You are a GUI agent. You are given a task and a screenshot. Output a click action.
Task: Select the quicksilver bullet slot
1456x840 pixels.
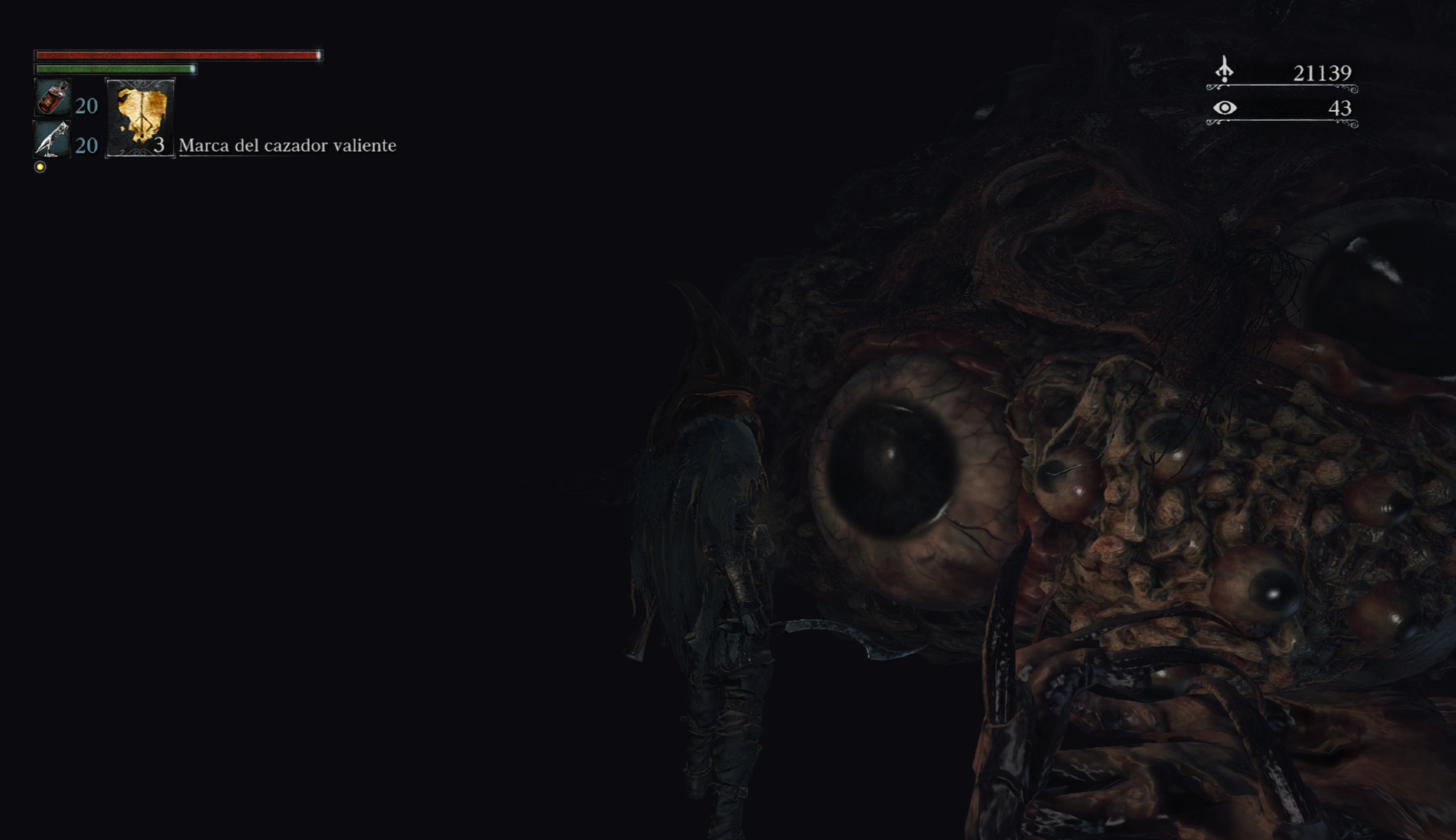tap(53, 138)
